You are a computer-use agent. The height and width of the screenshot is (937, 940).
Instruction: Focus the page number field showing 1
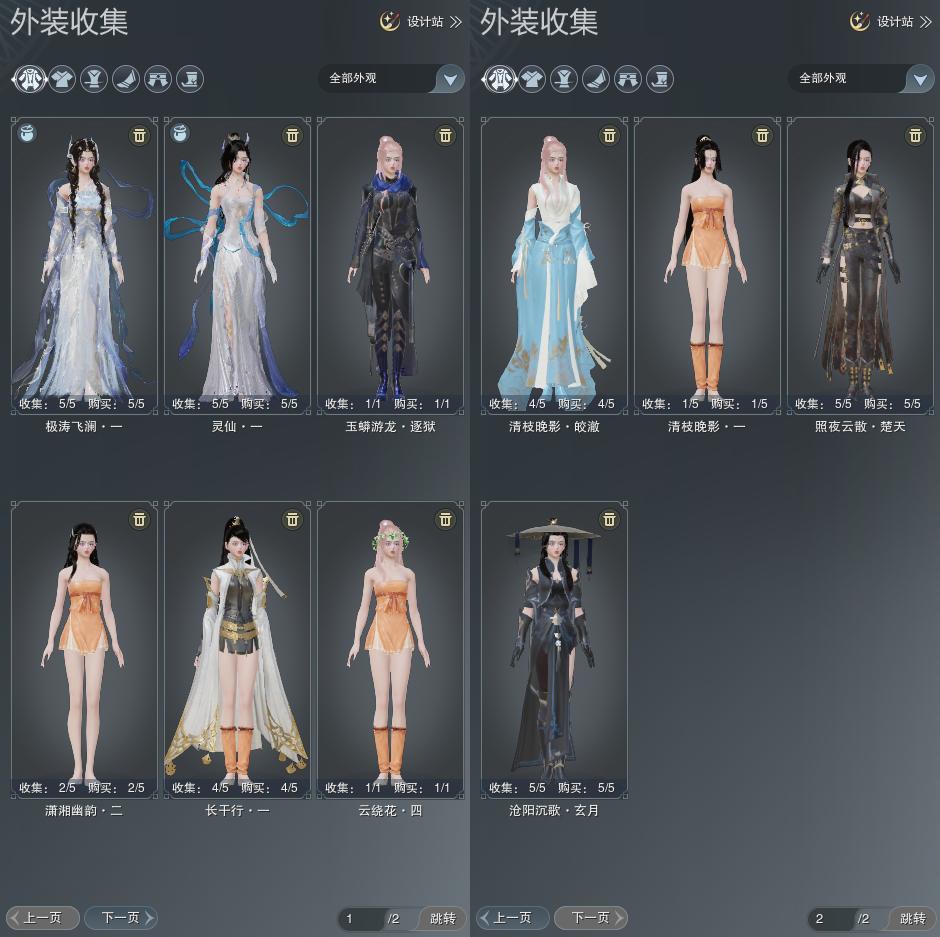[361, 918]
